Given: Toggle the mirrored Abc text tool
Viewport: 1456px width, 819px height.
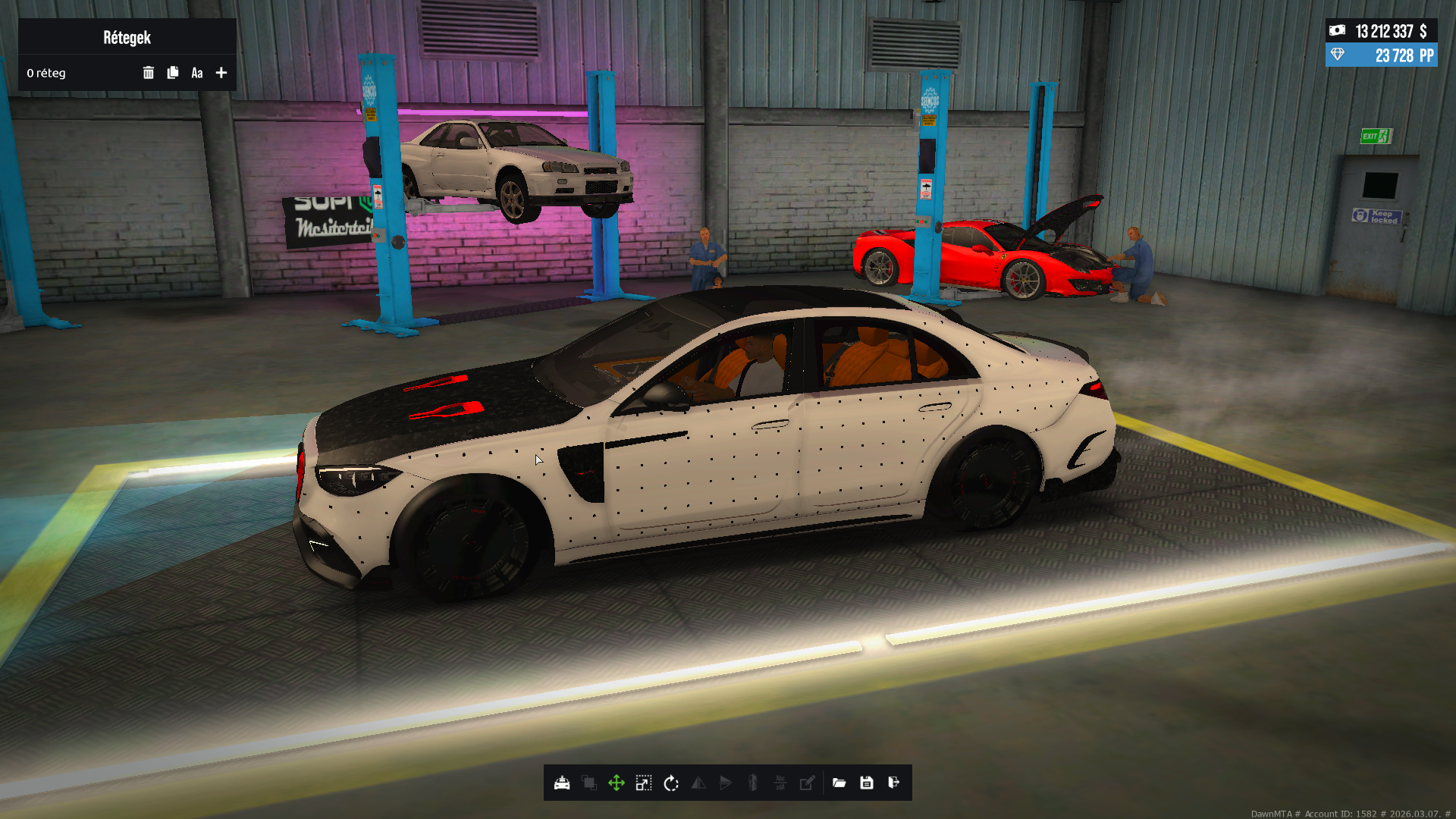Looking at the screenshot, I should [x=780, y=783].
